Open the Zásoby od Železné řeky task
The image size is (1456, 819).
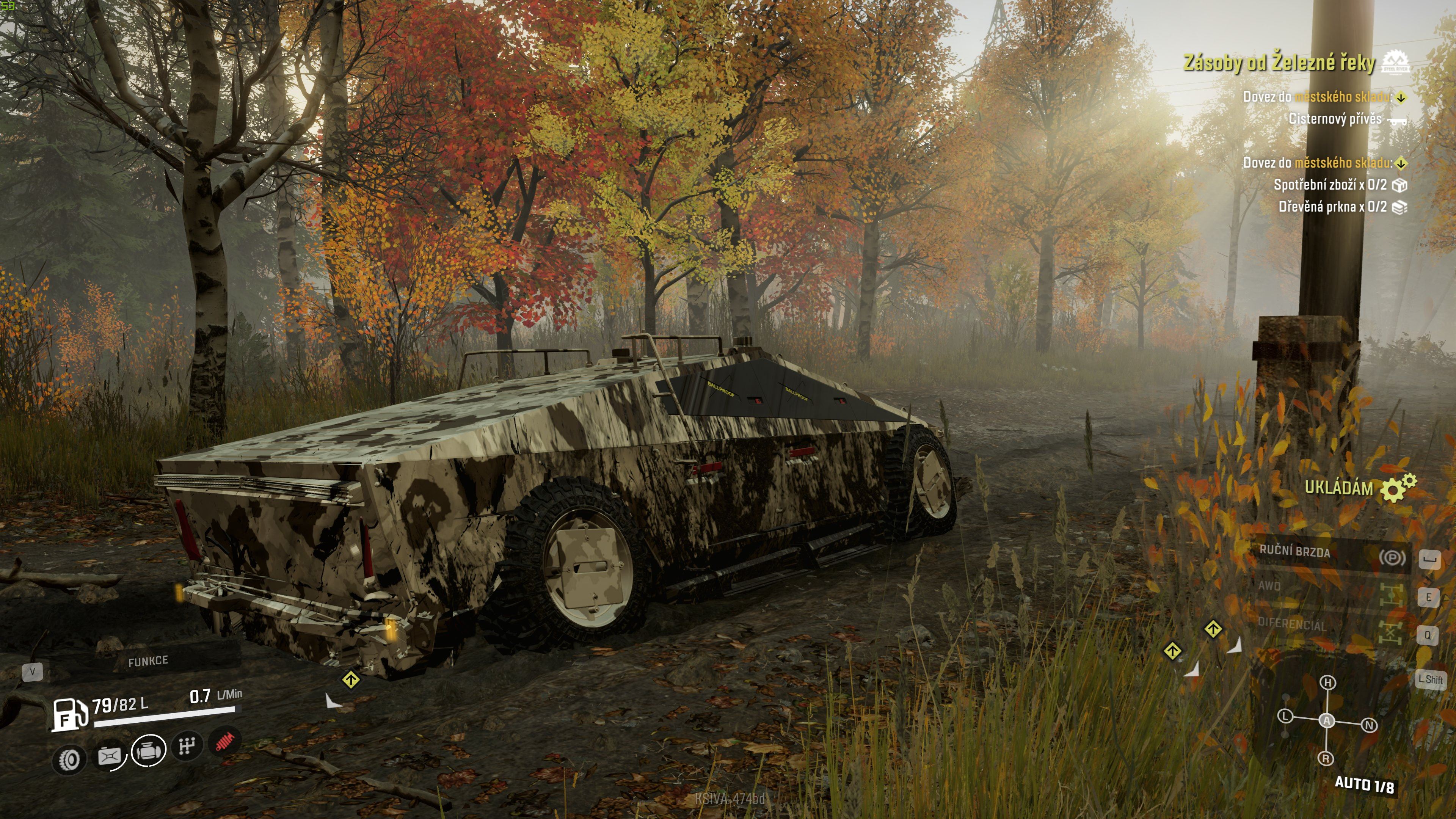[x=1279, y=63]
